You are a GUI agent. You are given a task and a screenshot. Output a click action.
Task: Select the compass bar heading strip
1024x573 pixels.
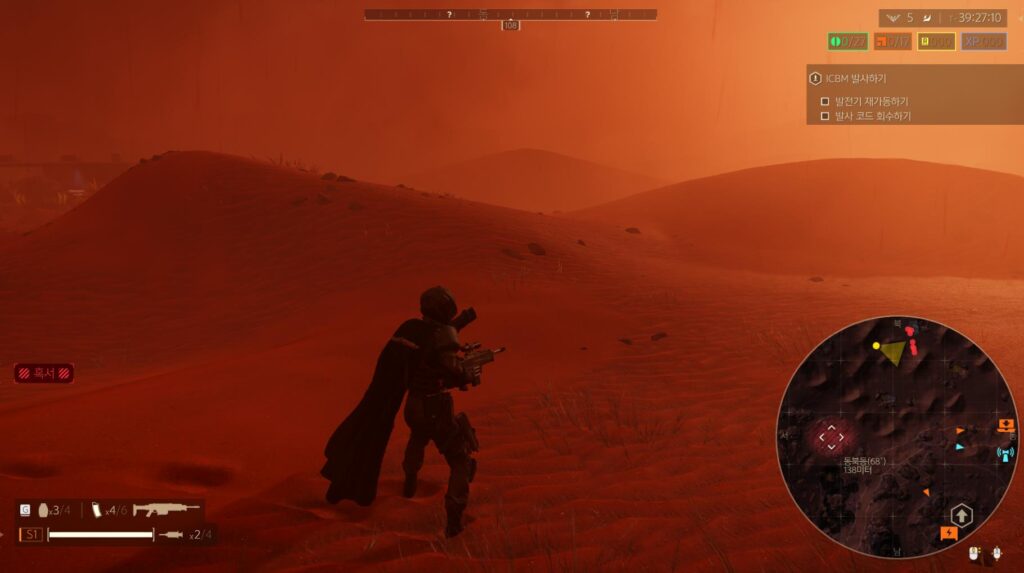point(510,15)
